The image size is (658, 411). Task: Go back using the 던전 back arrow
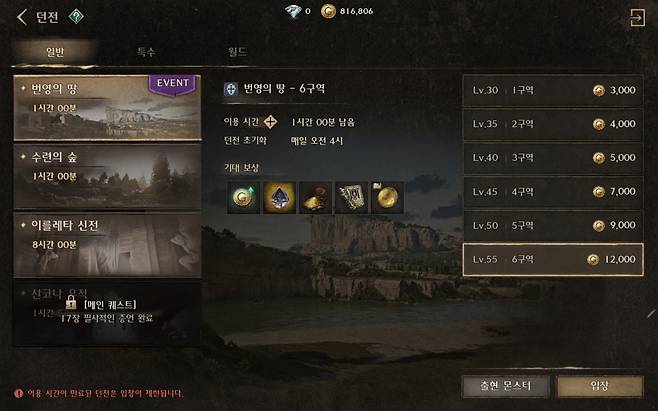click(22, 16)
